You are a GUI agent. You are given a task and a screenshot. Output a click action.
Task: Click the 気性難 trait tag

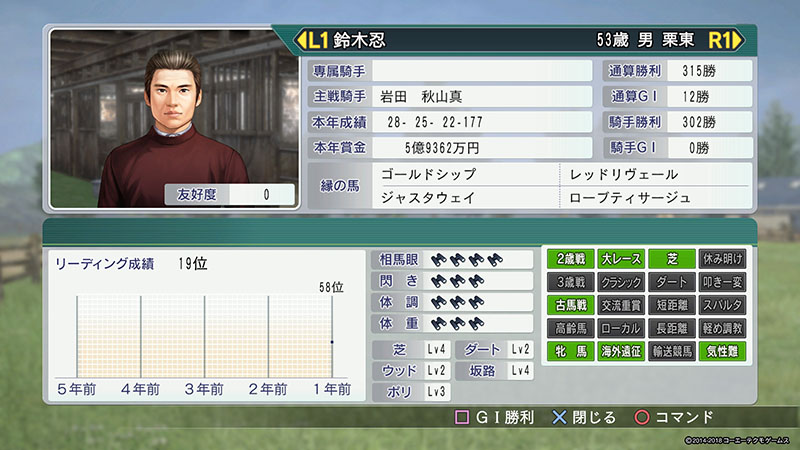[x=722, y=351]
